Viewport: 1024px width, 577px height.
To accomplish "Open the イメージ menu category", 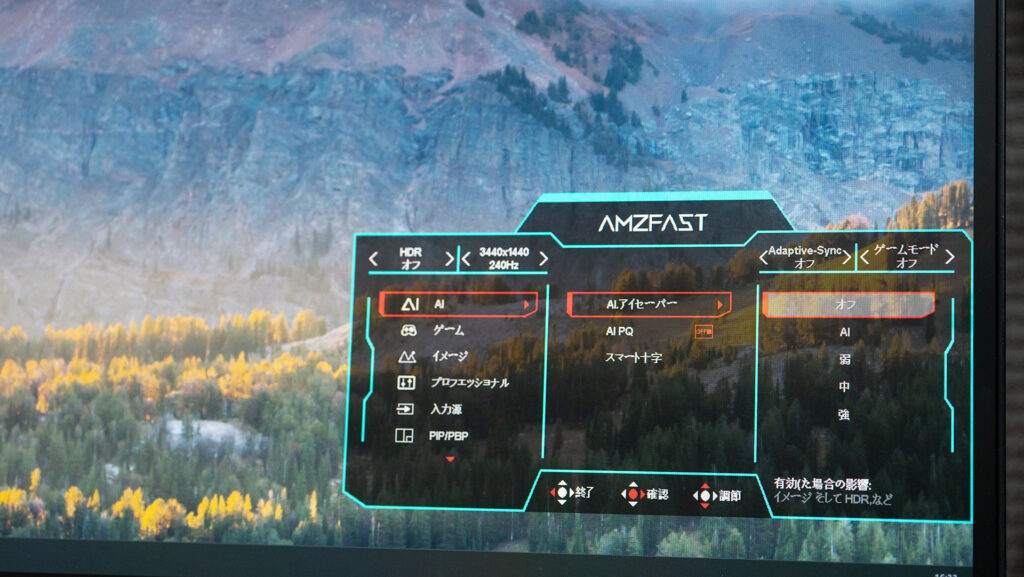I will pos(450,356).
